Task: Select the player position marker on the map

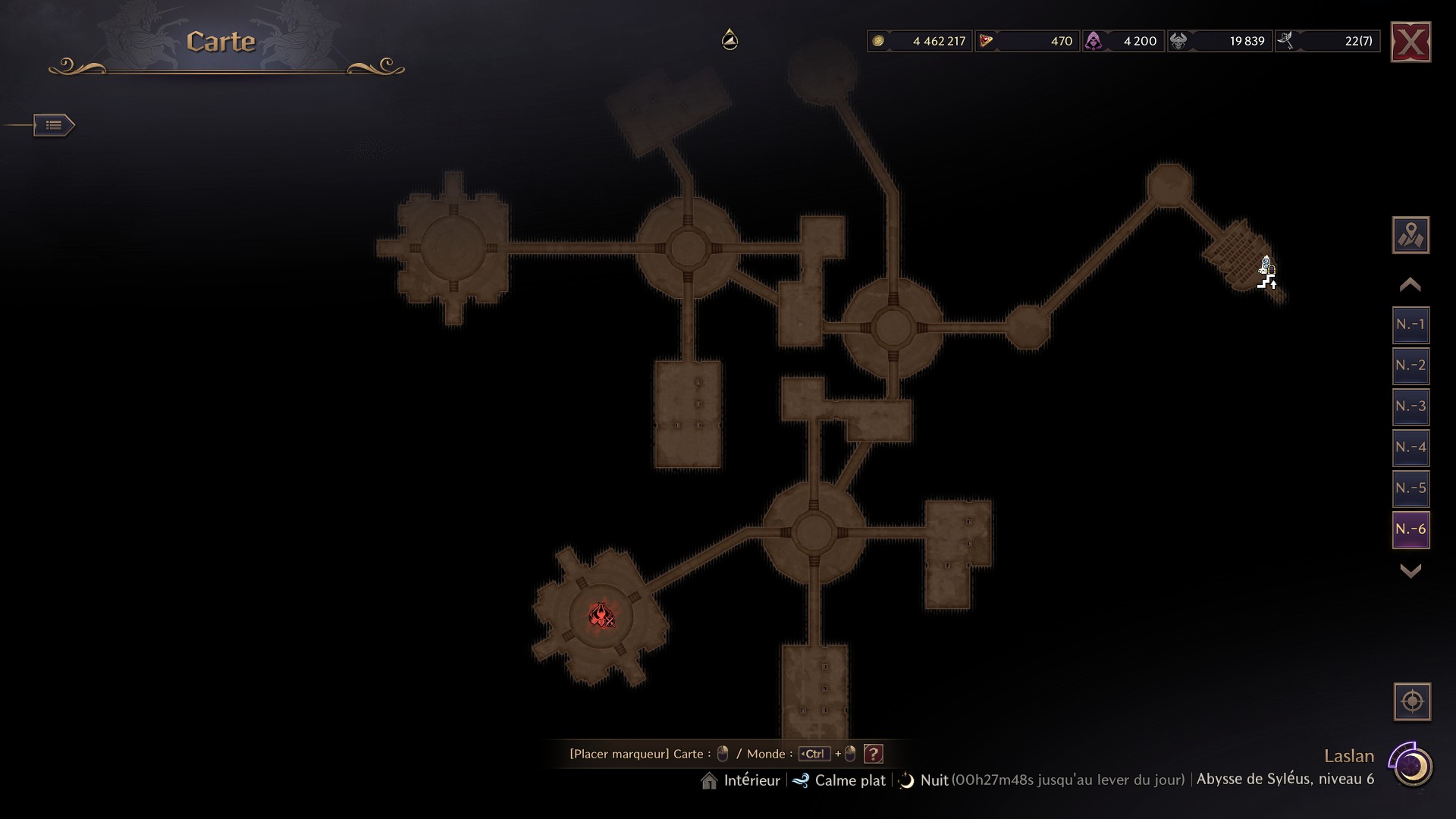Action: click(1266, 265)
